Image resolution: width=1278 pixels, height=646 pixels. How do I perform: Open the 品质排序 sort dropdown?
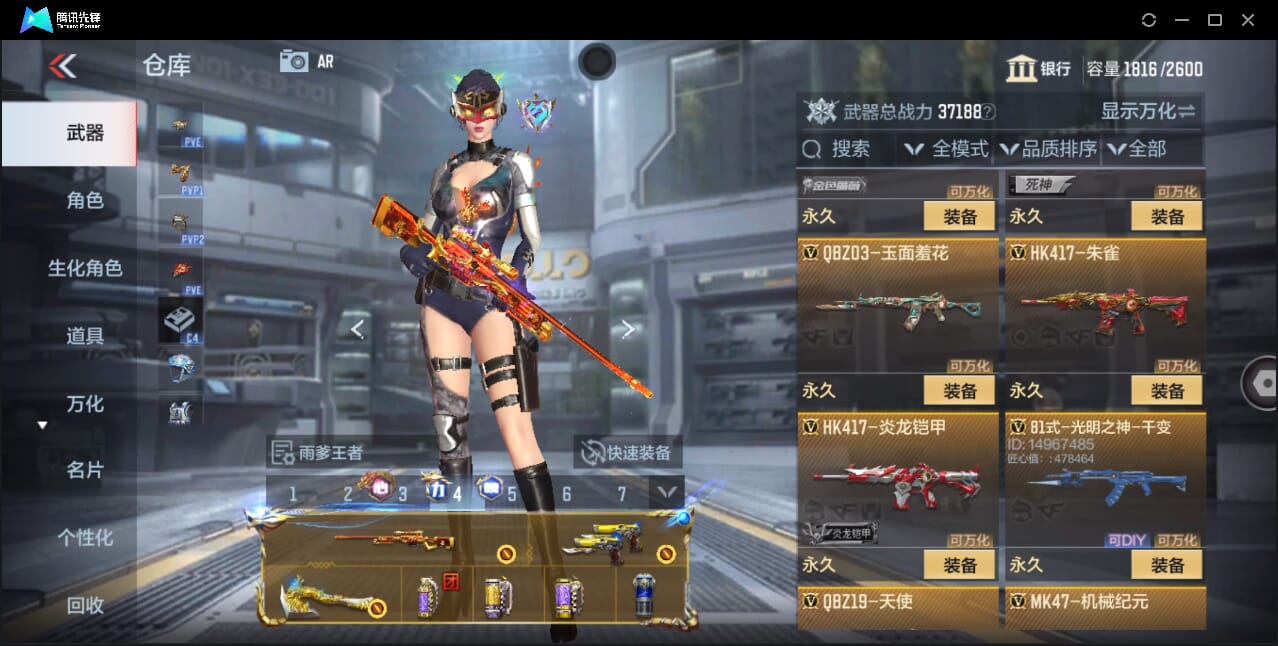click(1048, 149)
